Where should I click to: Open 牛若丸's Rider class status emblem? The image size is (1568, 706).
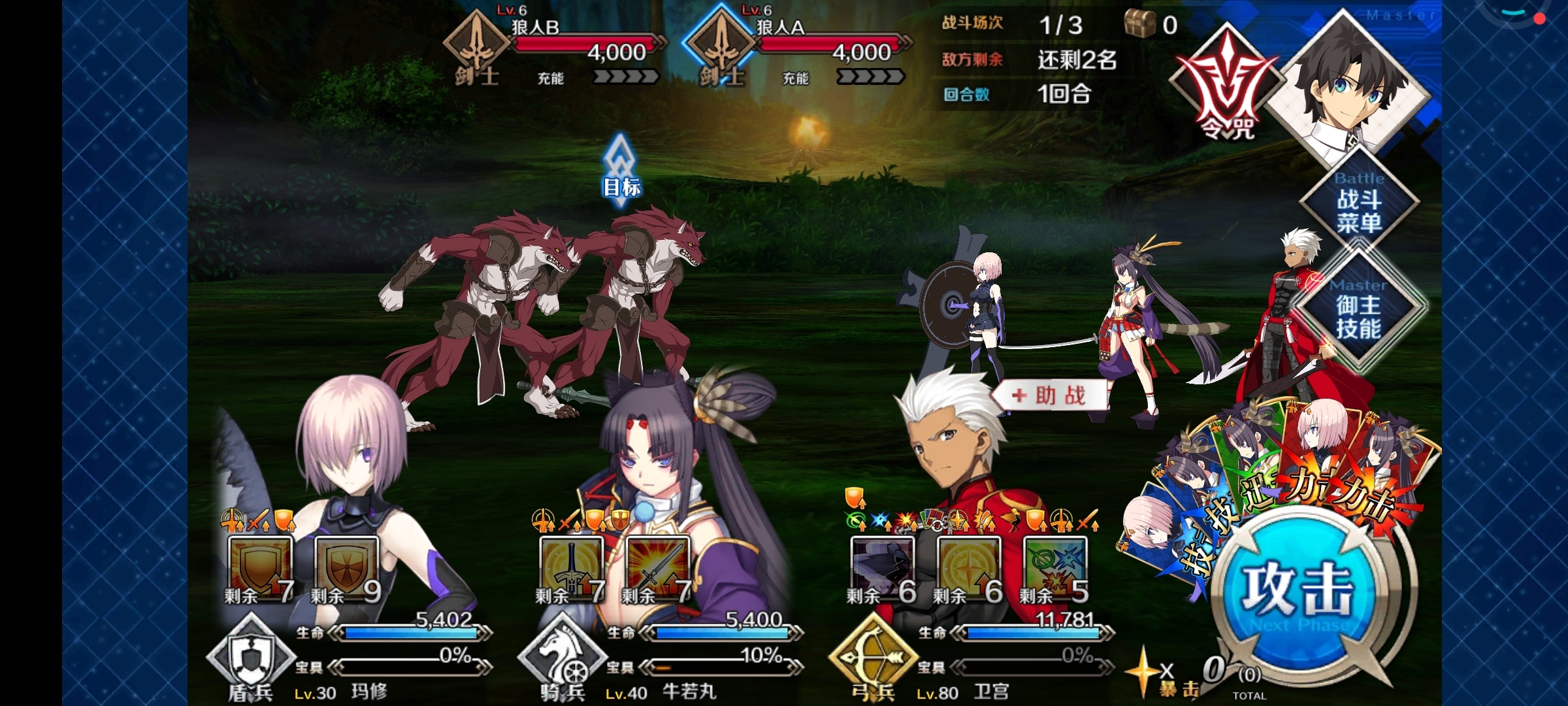click(x=562, y=657)
